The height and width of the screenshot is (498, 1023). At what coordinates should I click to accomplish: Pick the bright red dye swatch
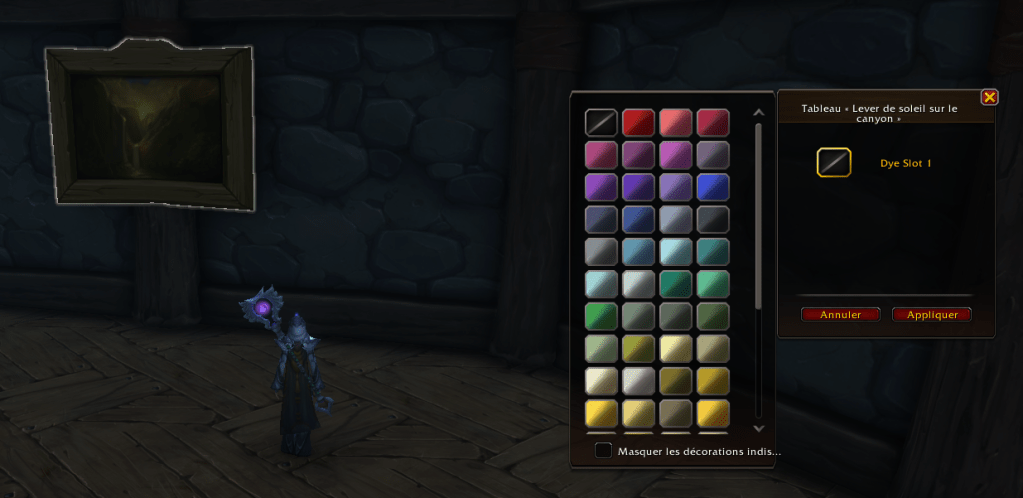[638, 122]
